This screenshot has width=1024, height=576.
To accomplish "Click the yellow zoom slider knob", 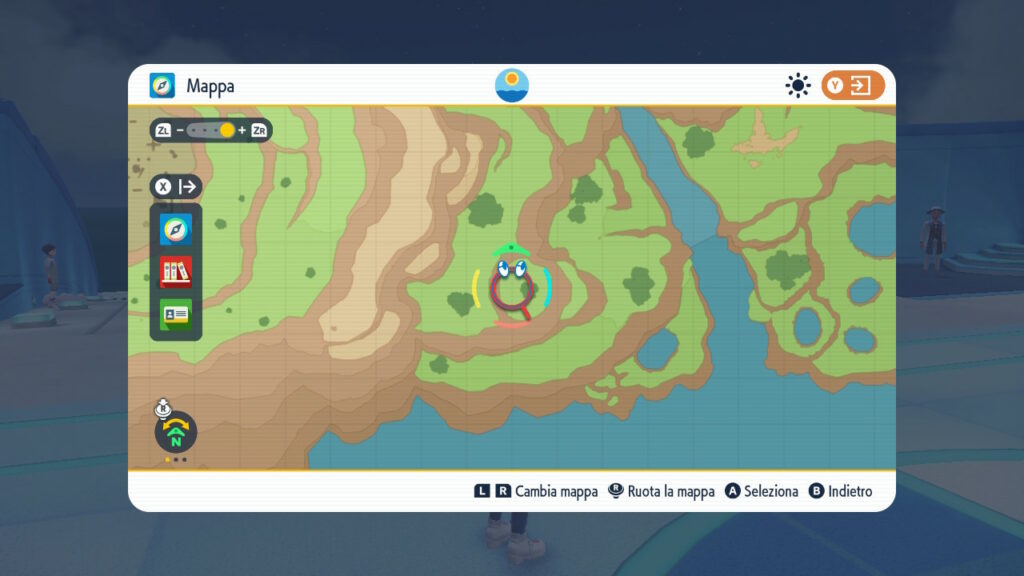I will point(227,131).
